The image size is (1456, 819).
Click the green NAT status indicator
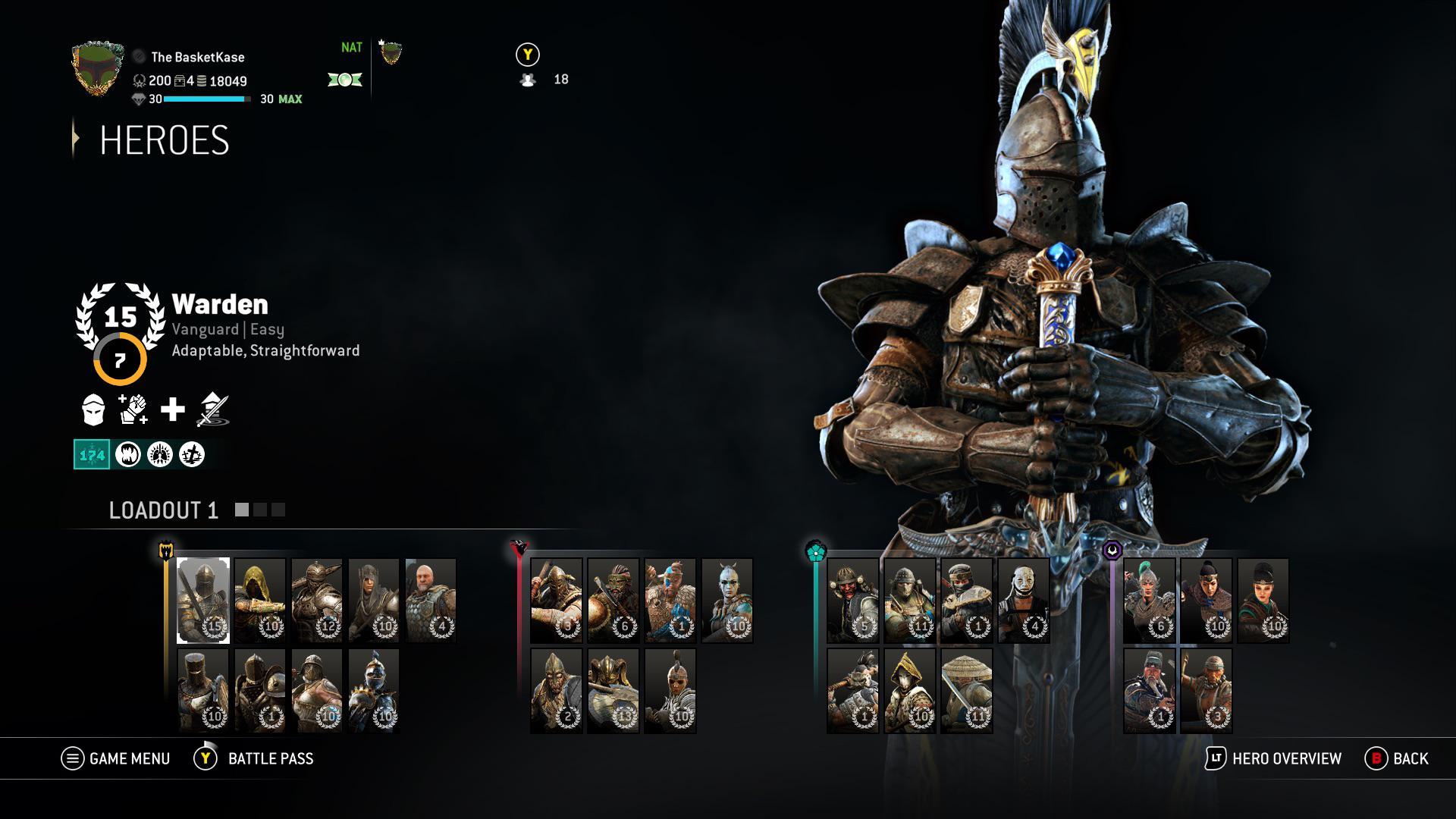tap(351, 48)
